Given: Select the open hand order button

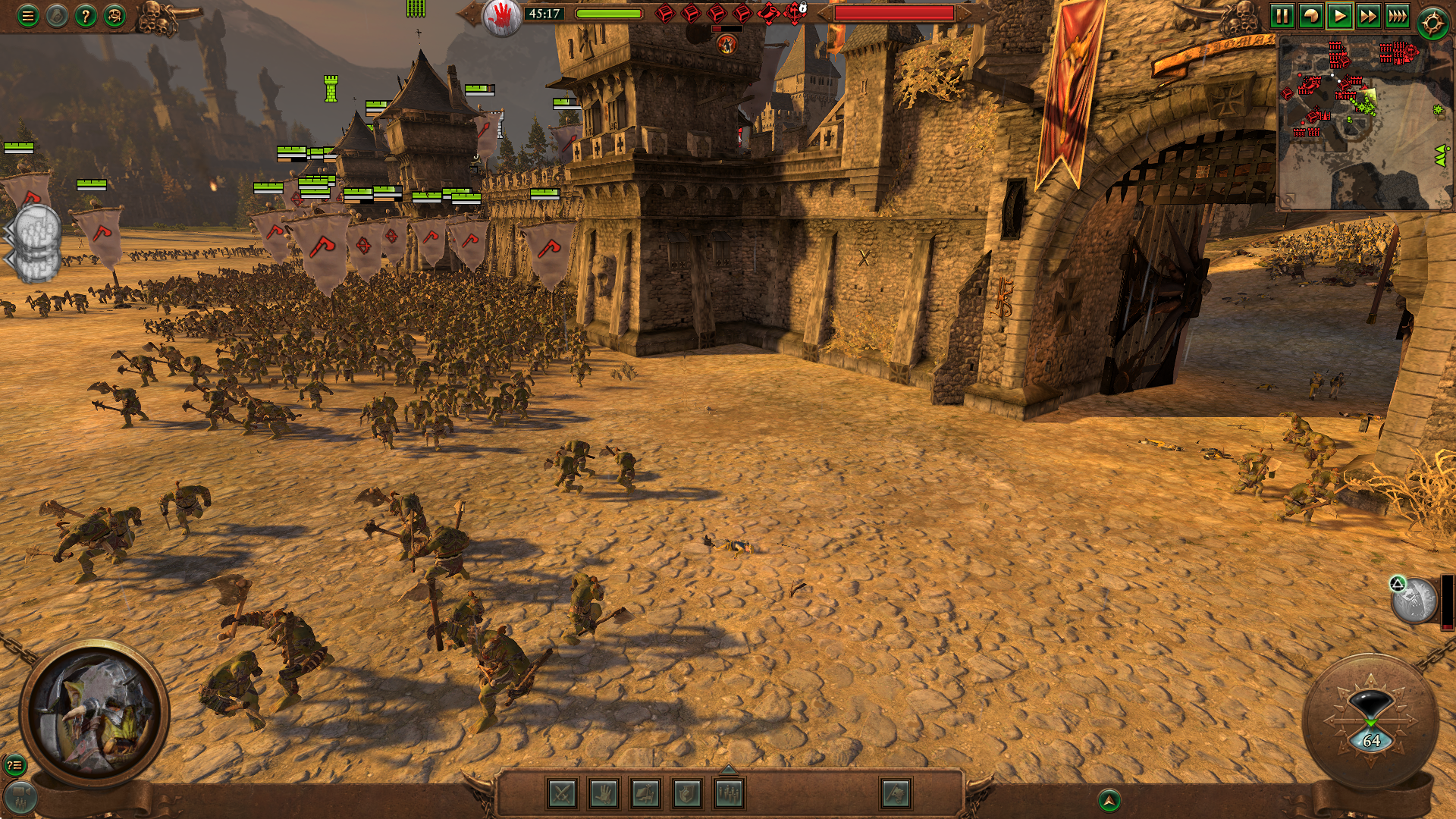Looking at the screenshot, I should (x=604, y=794).
